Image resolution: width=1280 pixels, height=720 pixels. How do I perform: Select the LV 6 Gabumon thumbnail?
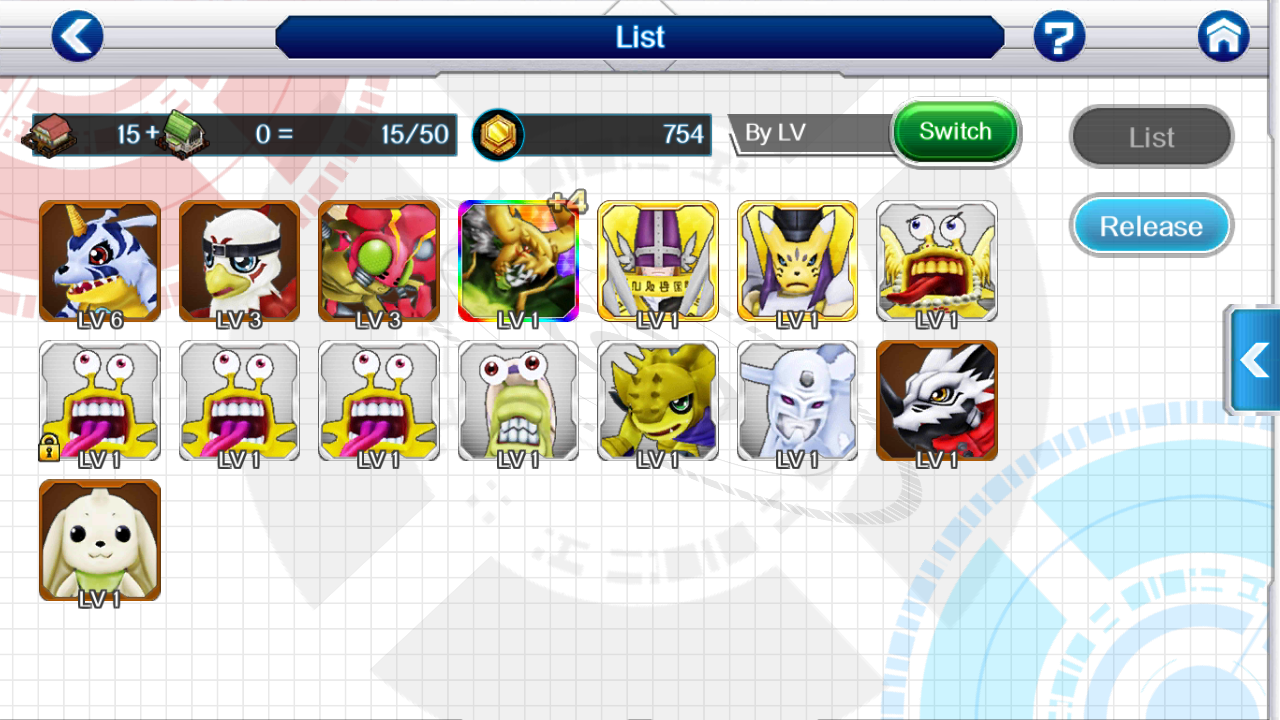(x=99, y=261)
